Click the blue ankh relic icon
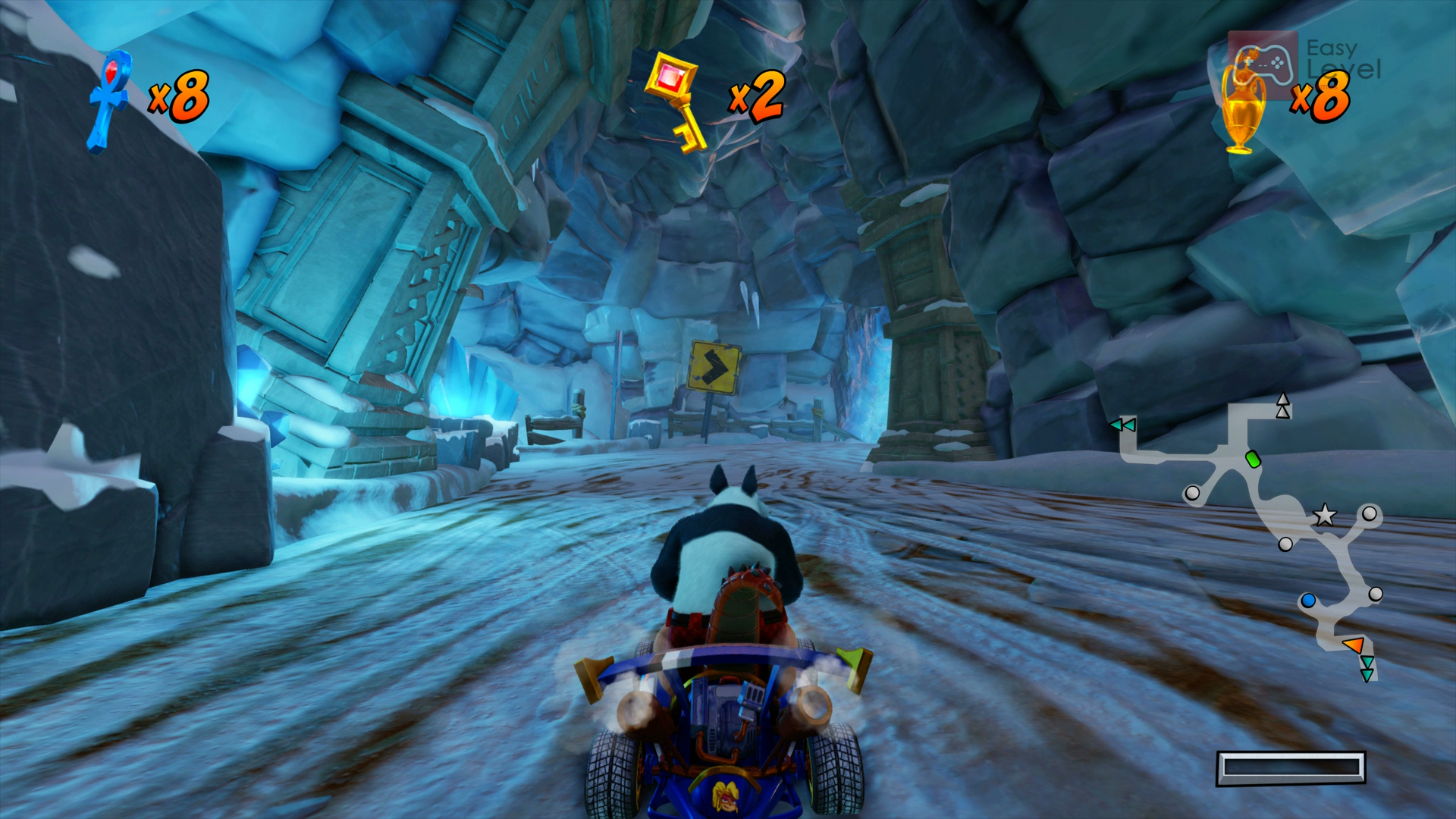1456x819 pixels. (110, 101)
